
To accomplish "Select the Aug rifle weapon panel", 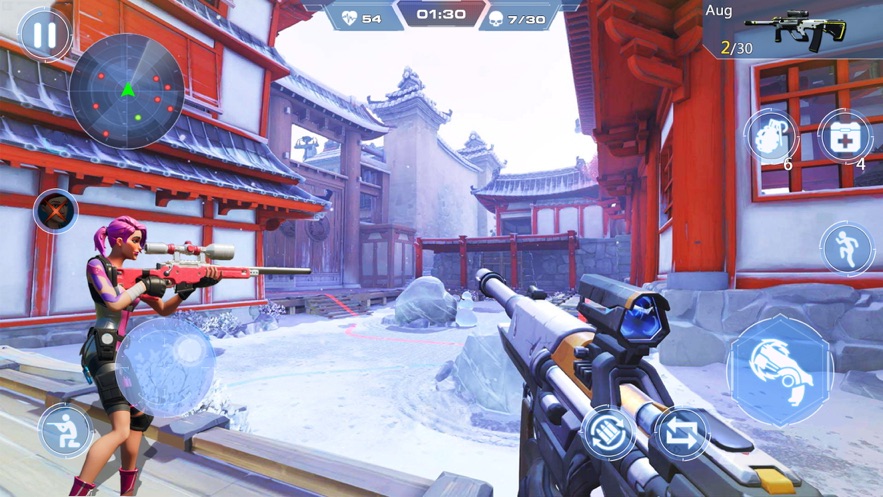I will (x=792, y=30).
